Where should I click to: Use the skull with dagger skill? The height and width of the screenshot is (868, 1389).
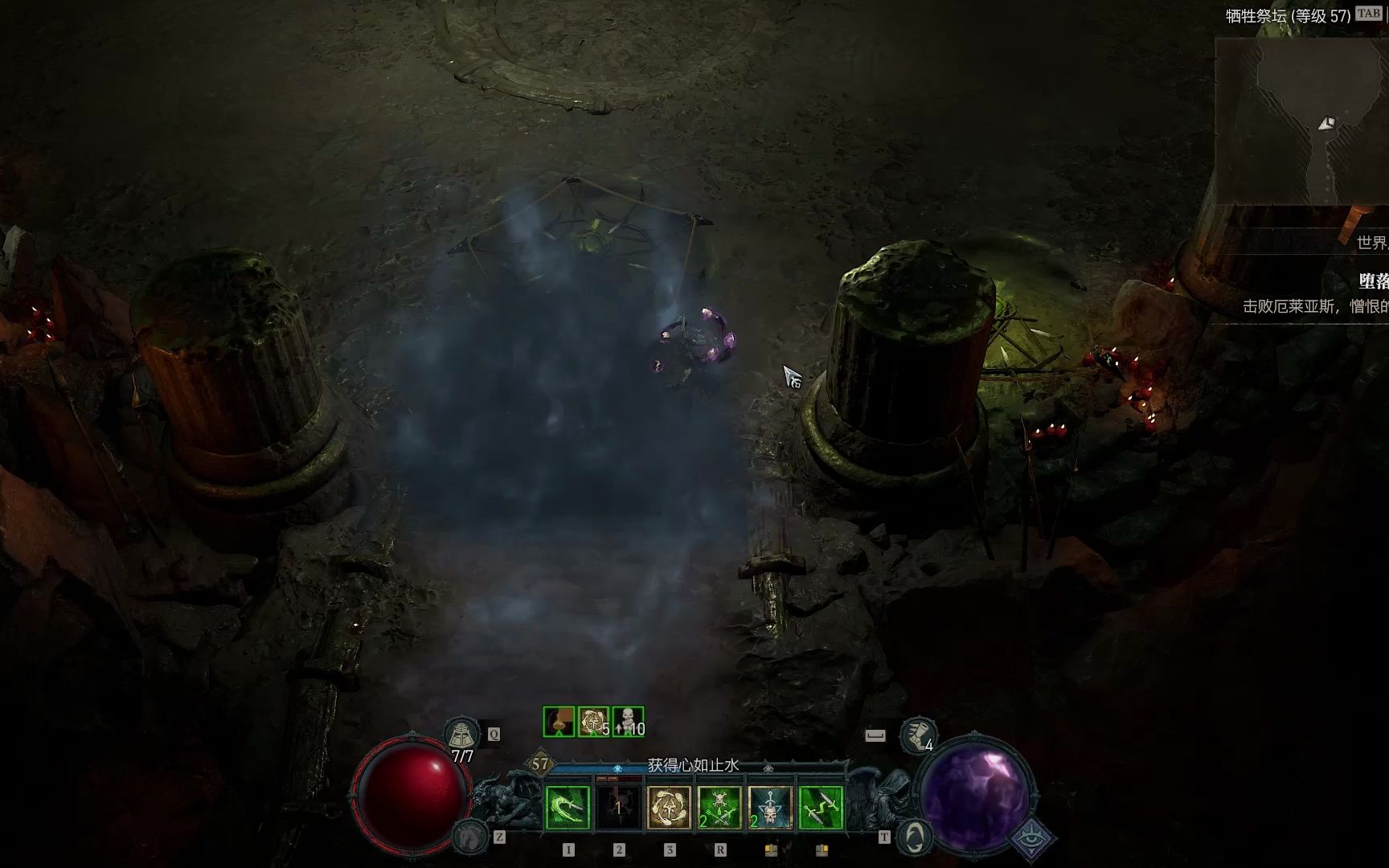point(770,808)
